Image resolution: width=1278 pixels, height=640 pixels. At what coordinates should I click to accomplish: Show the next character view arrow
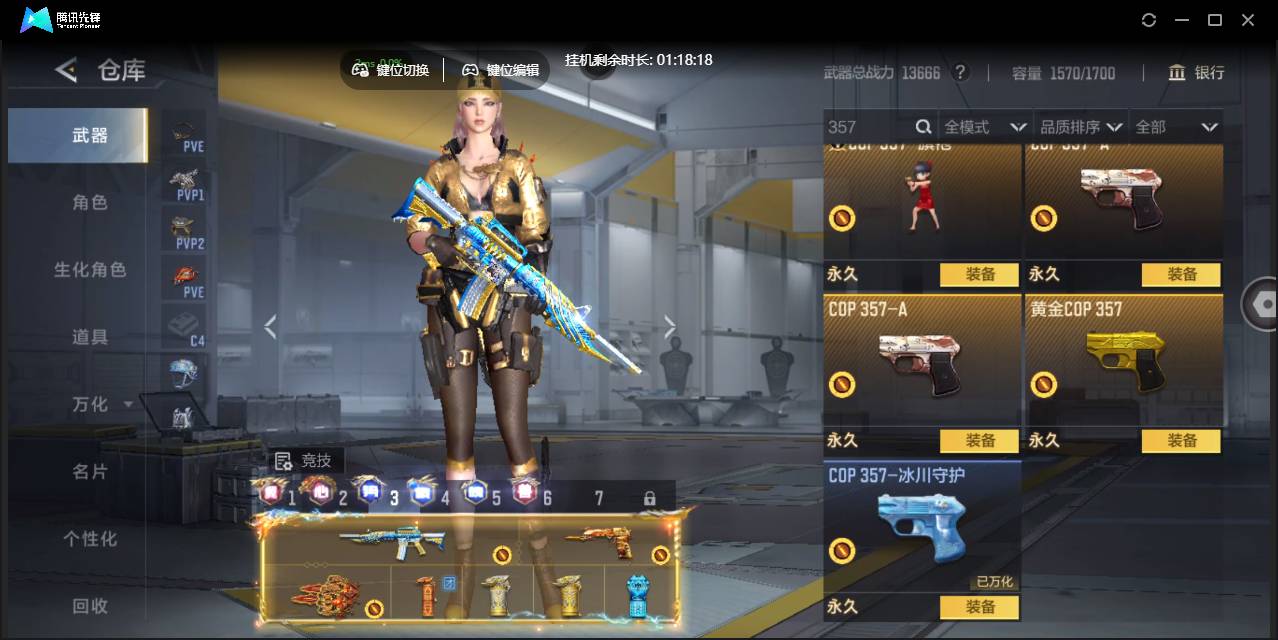[670, 326]
